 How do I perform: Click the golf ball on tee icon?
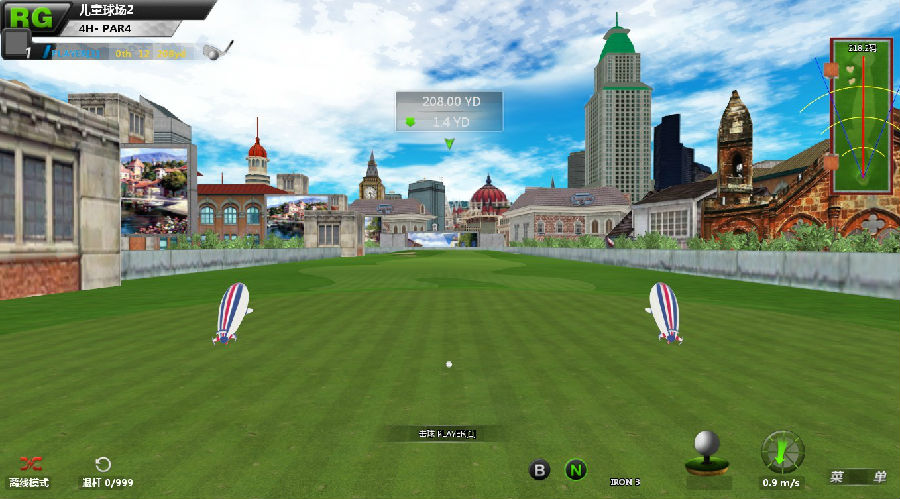707,452
